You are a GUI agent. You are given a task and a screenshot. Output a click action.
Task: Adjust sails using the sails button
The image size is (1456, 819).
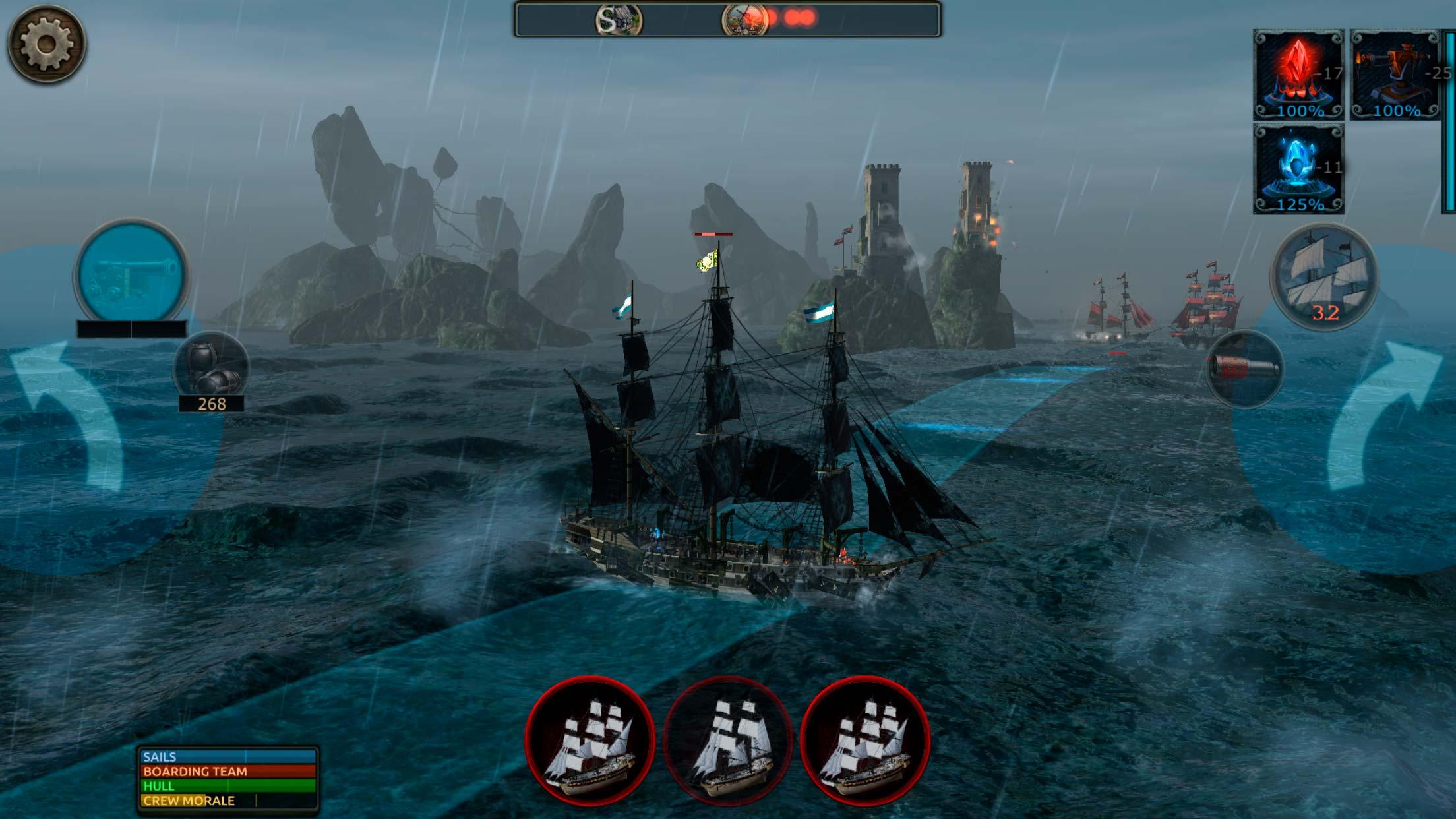point(1324,277)
